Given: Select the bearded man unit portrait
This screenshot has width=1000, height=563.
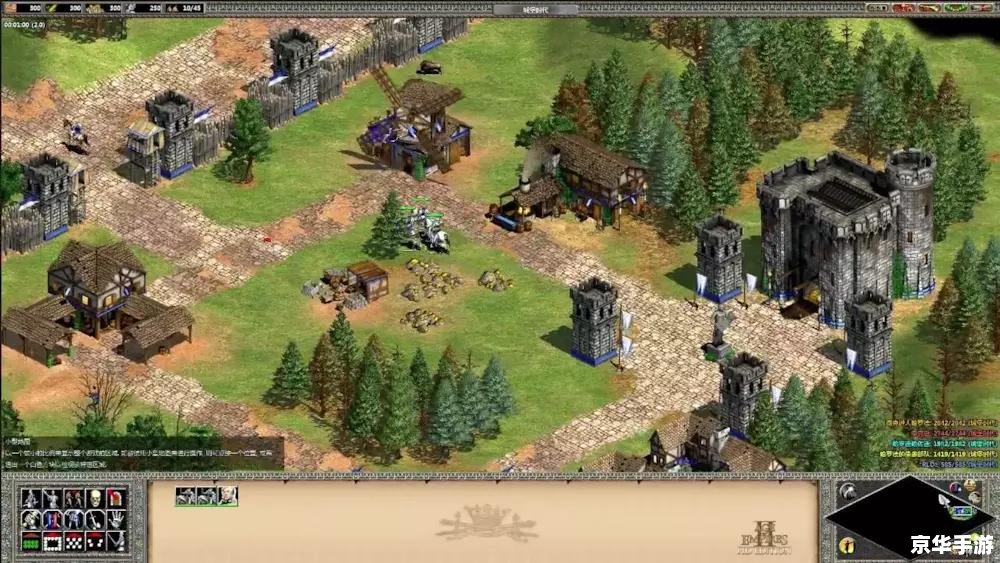Looking at the screenshot, I should tap(228, 496).
